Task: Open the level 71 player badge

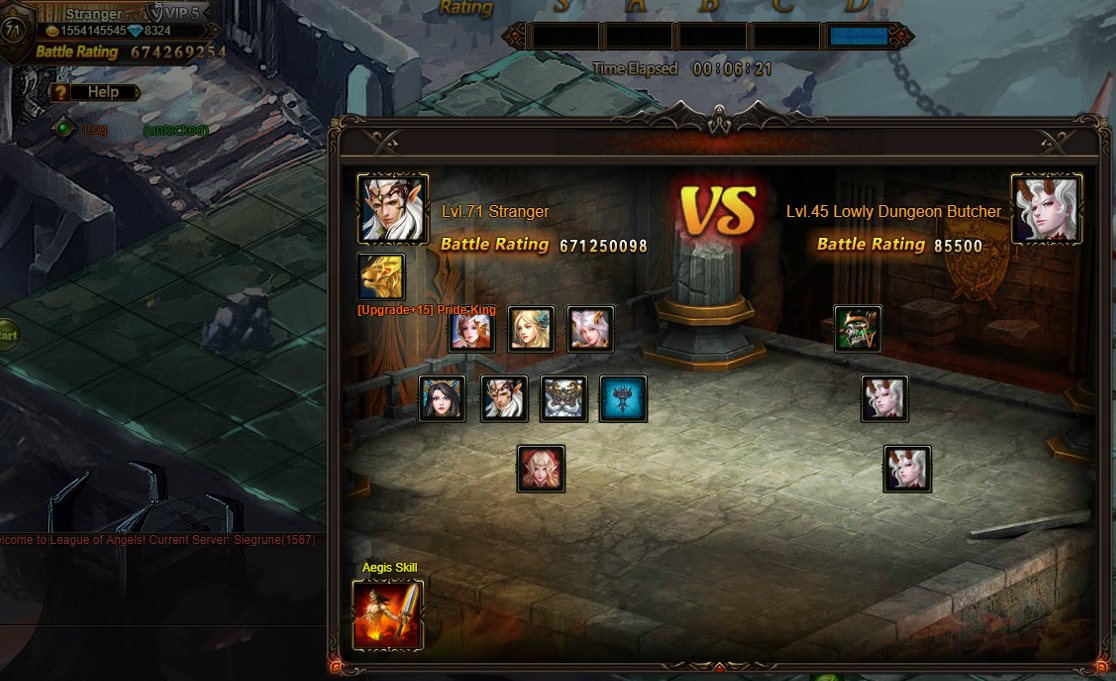Action: pos(13,28)
